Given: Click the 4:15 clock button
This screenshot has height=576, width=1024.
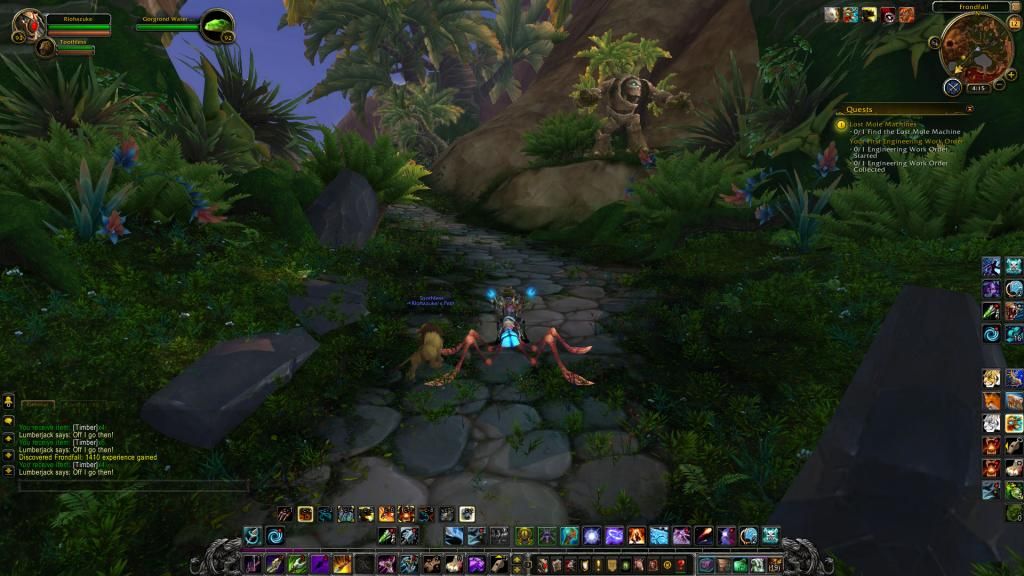Looking at the screenshot, I should tap(978, 88).
